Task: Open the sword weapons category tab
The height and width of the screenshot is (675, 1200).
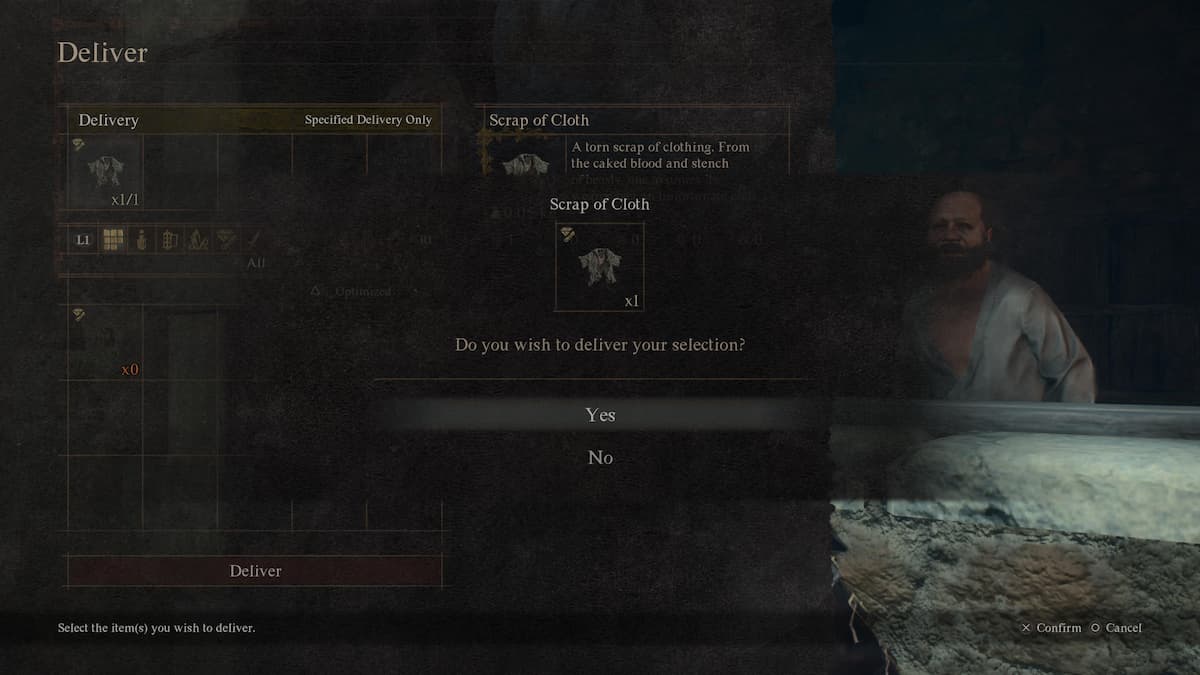Action: pos(253,240)
